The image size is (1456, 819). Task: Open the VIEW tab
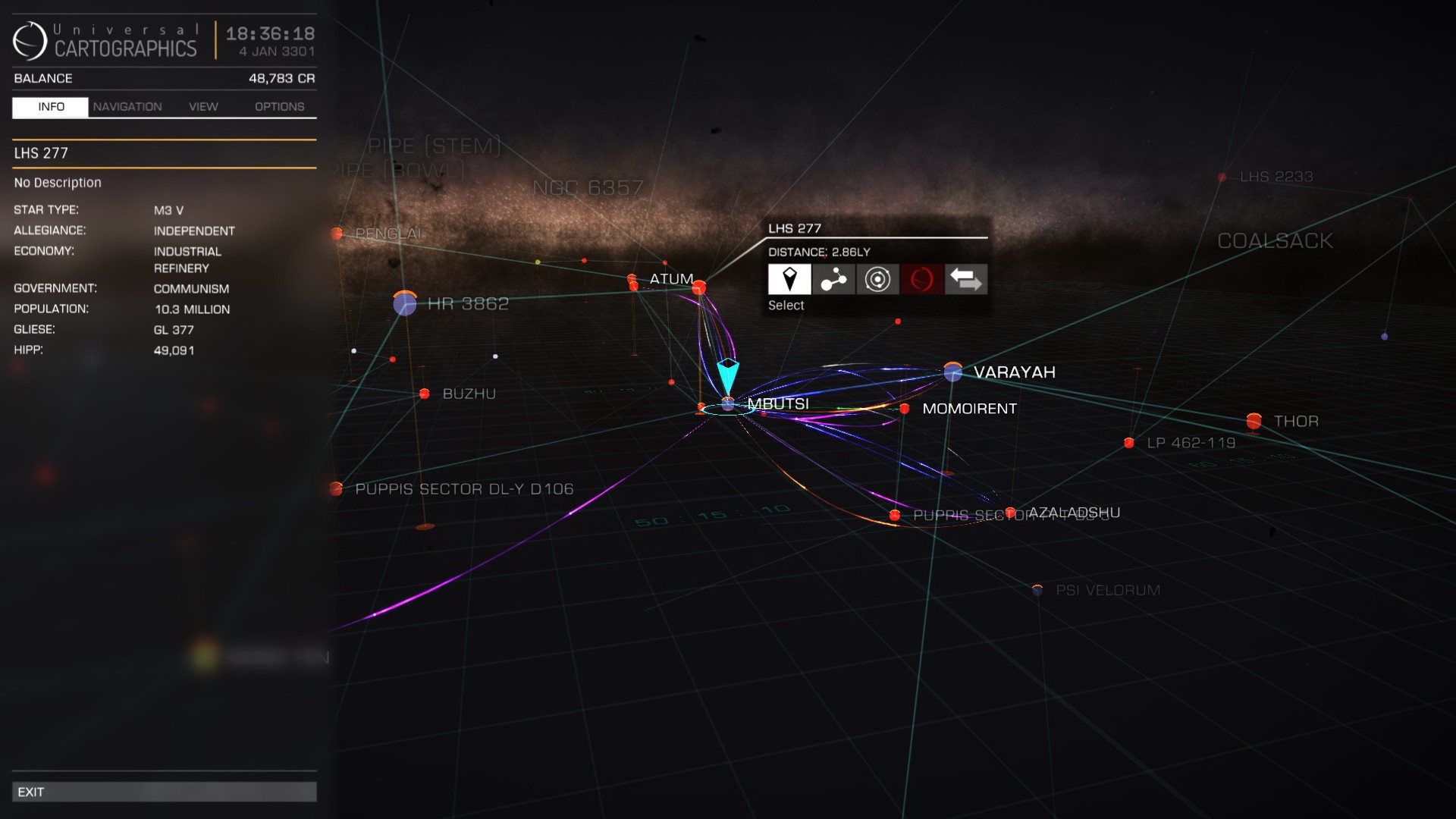coord(202,106)
